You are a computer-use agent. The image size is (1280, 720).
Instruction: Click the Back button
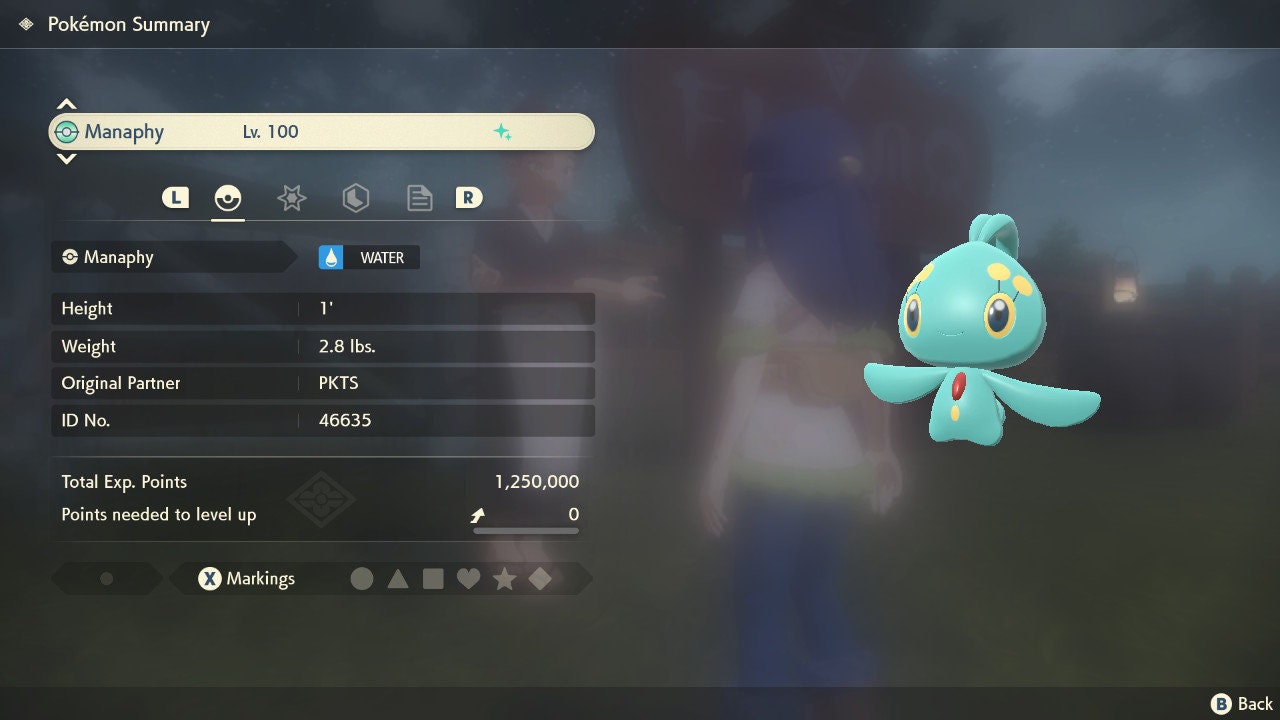pos(1242,704)
